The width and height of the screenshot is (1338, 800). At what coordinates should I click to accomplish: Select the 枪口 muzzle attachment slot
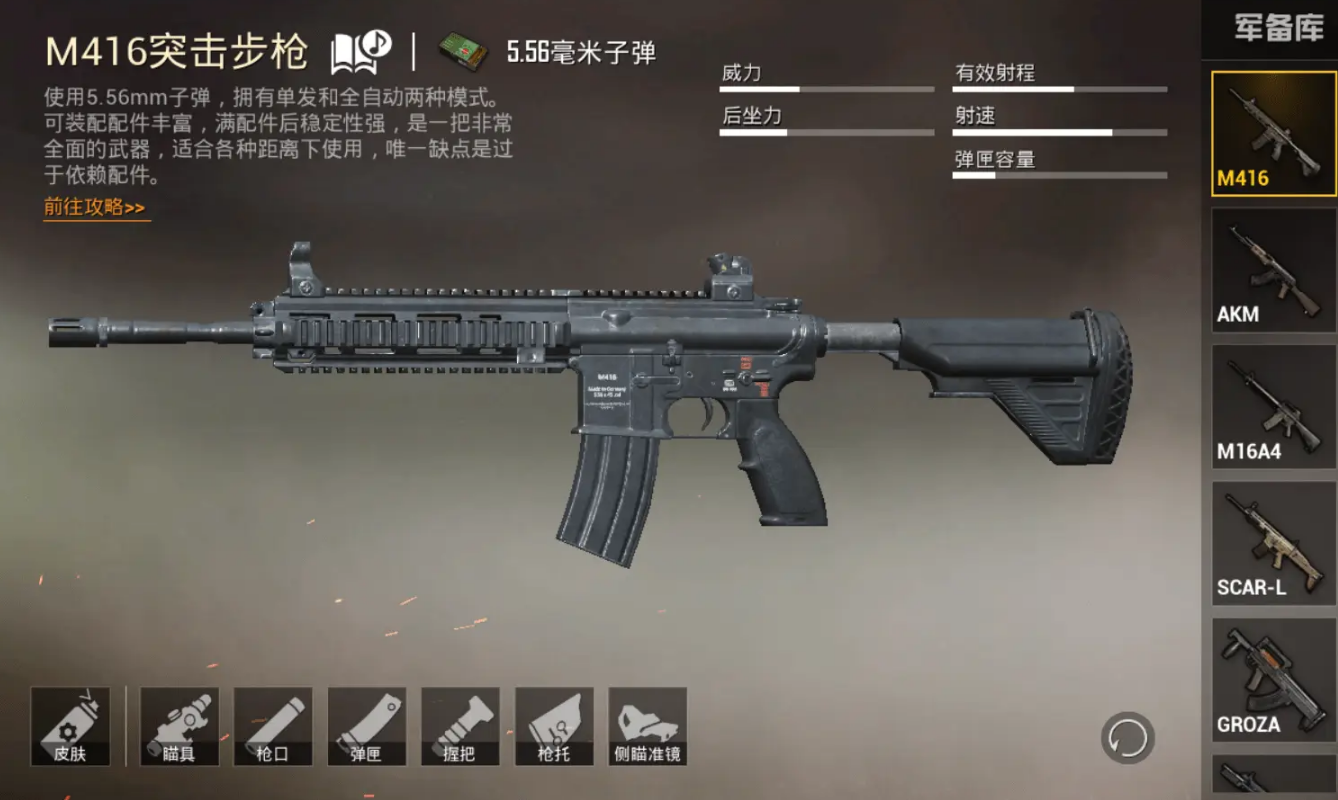click(273, 726)
